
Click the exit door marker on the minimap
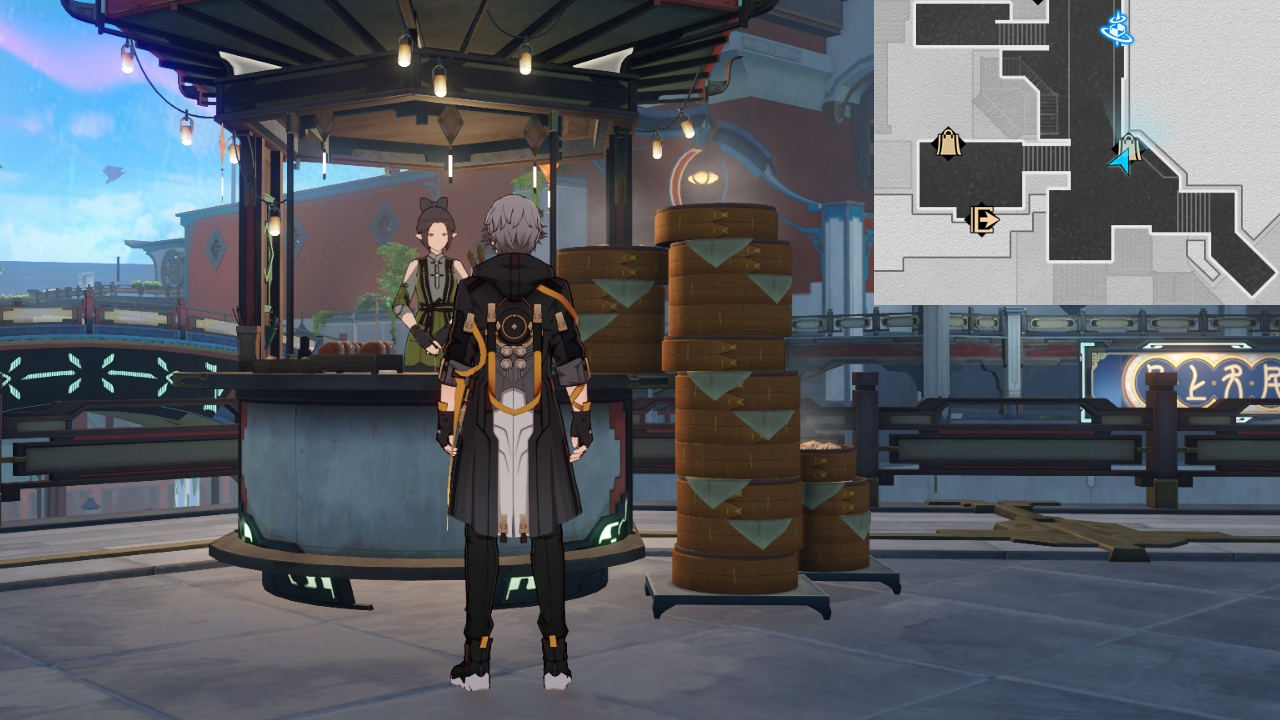pos(982,219)
